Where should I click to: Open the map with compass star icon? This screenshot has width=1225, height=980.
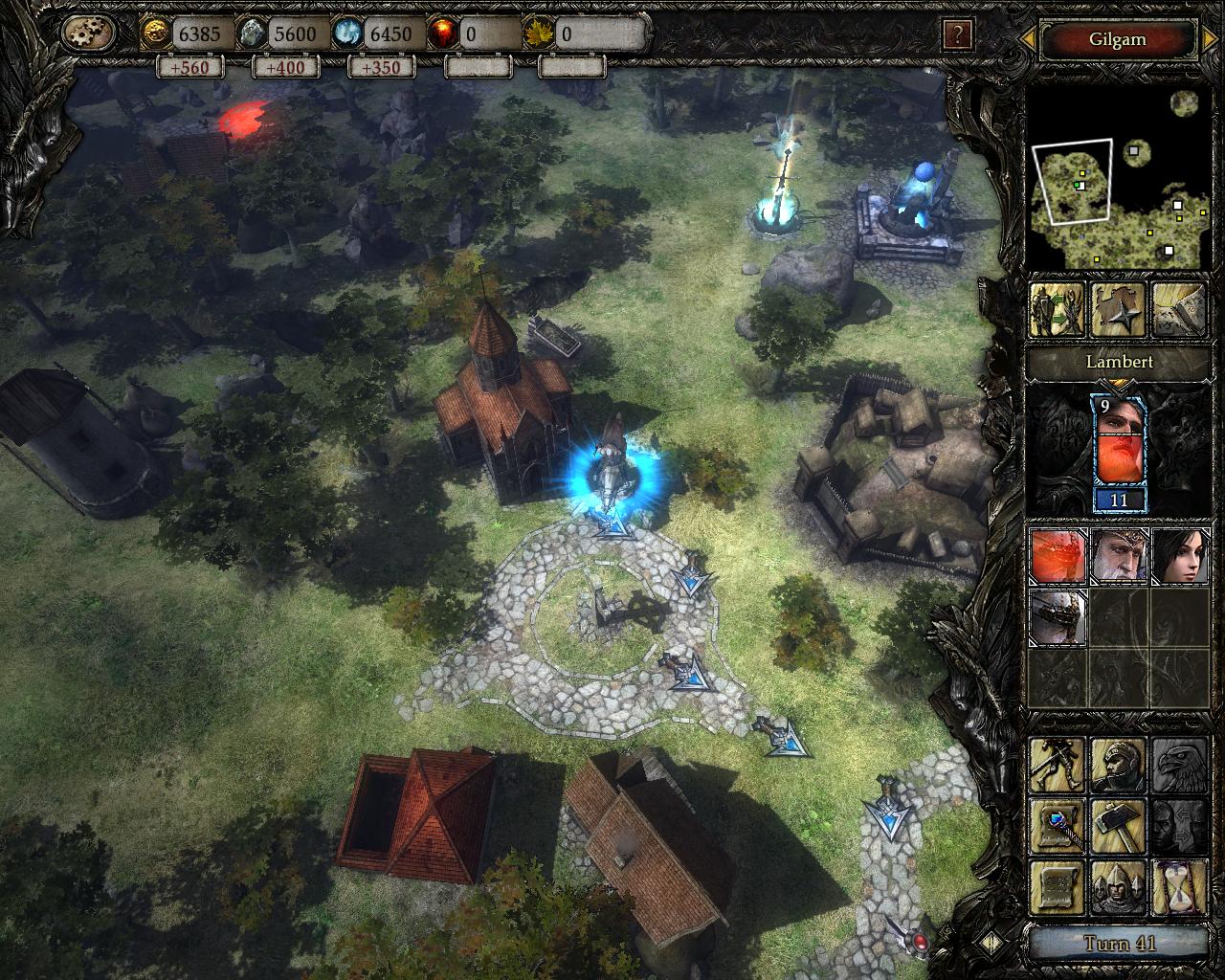[x=1117, y=310]
